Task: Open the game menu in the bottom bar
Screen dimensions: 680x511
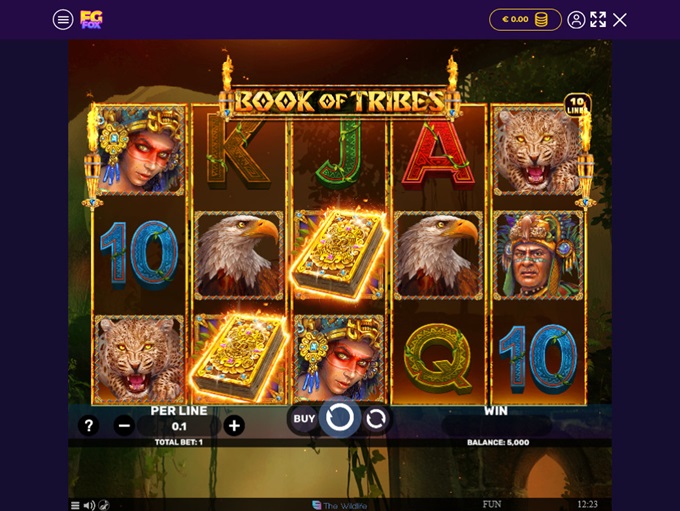Action: (75, 505)
